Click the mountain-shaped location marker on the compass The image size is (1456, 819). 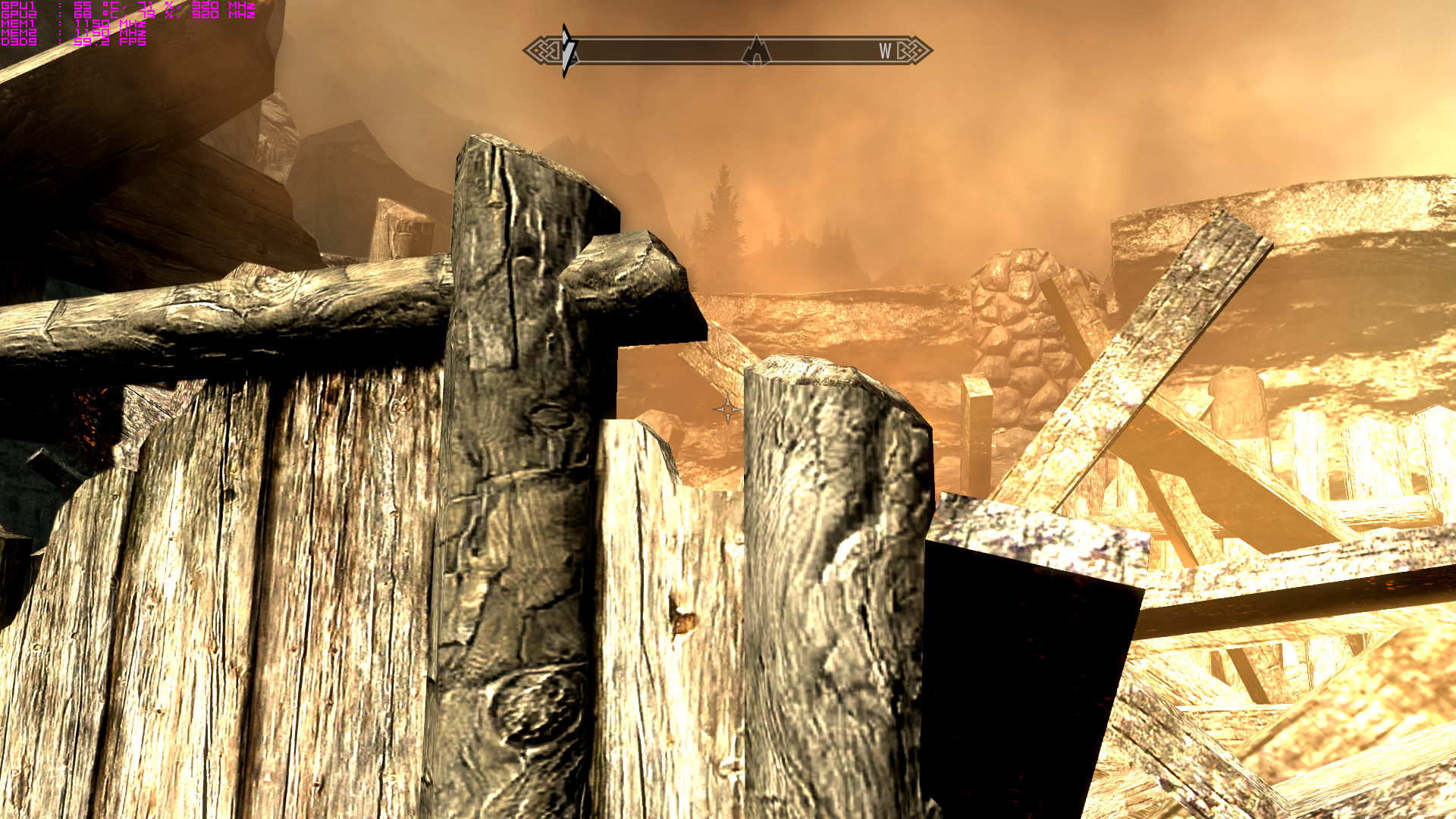click(x=756, y=51)
